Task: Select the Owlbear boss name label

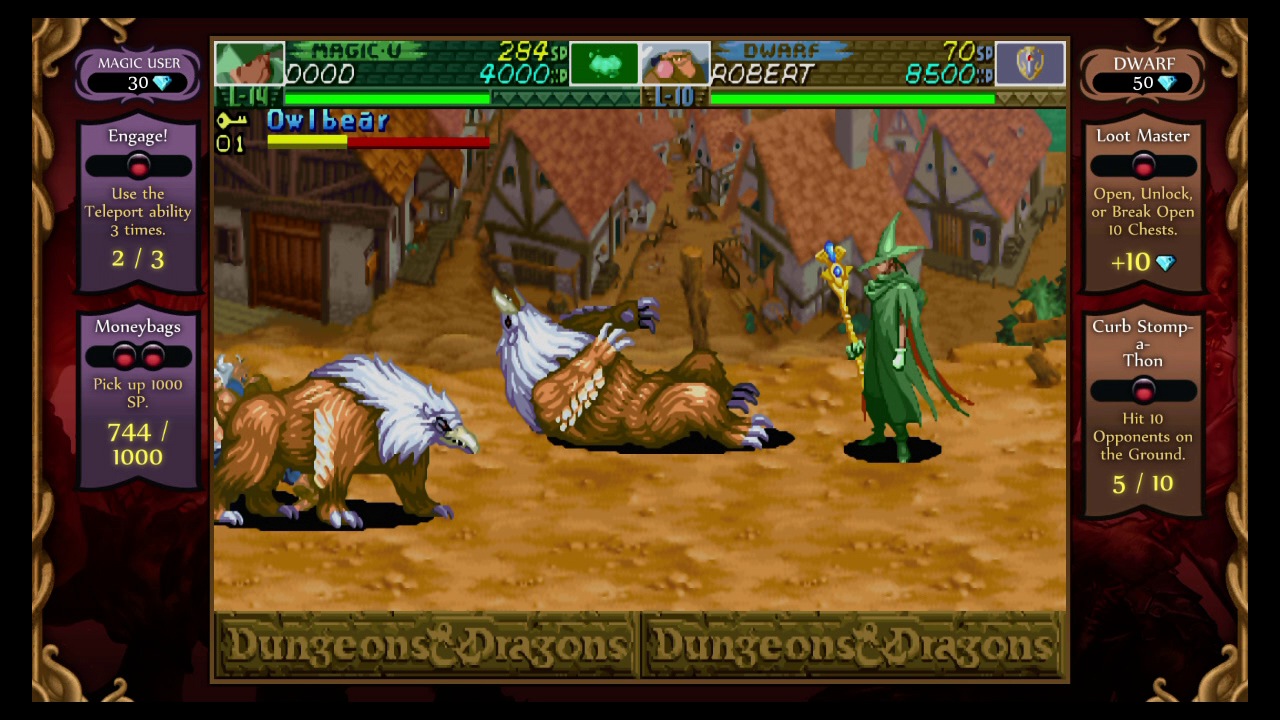Action: [x=328, y=121]
